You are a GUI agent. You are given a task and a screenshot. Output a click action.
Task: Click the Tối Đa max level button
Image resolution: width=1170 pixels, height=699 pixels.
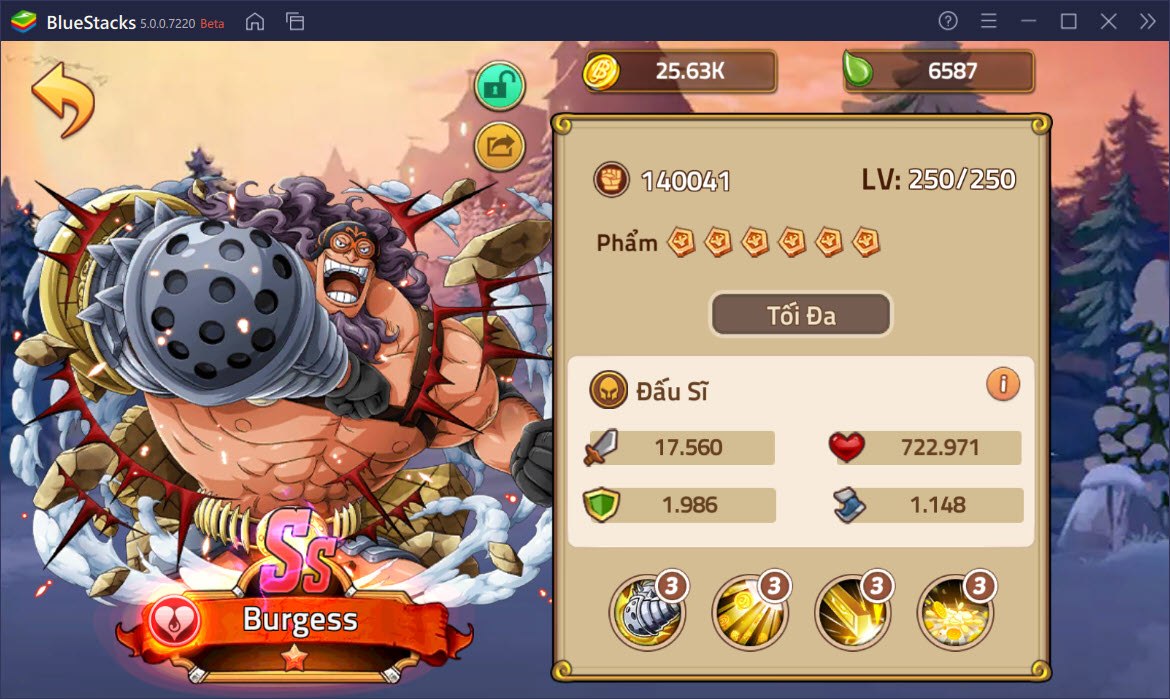click(800, 315)
